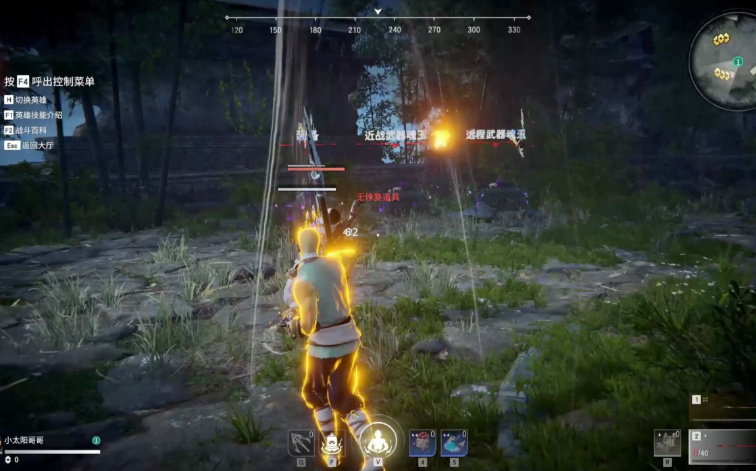Select the green number 1 minimap marker
The width and height of the screenshot is (756, 471).
tap(738, 62)
